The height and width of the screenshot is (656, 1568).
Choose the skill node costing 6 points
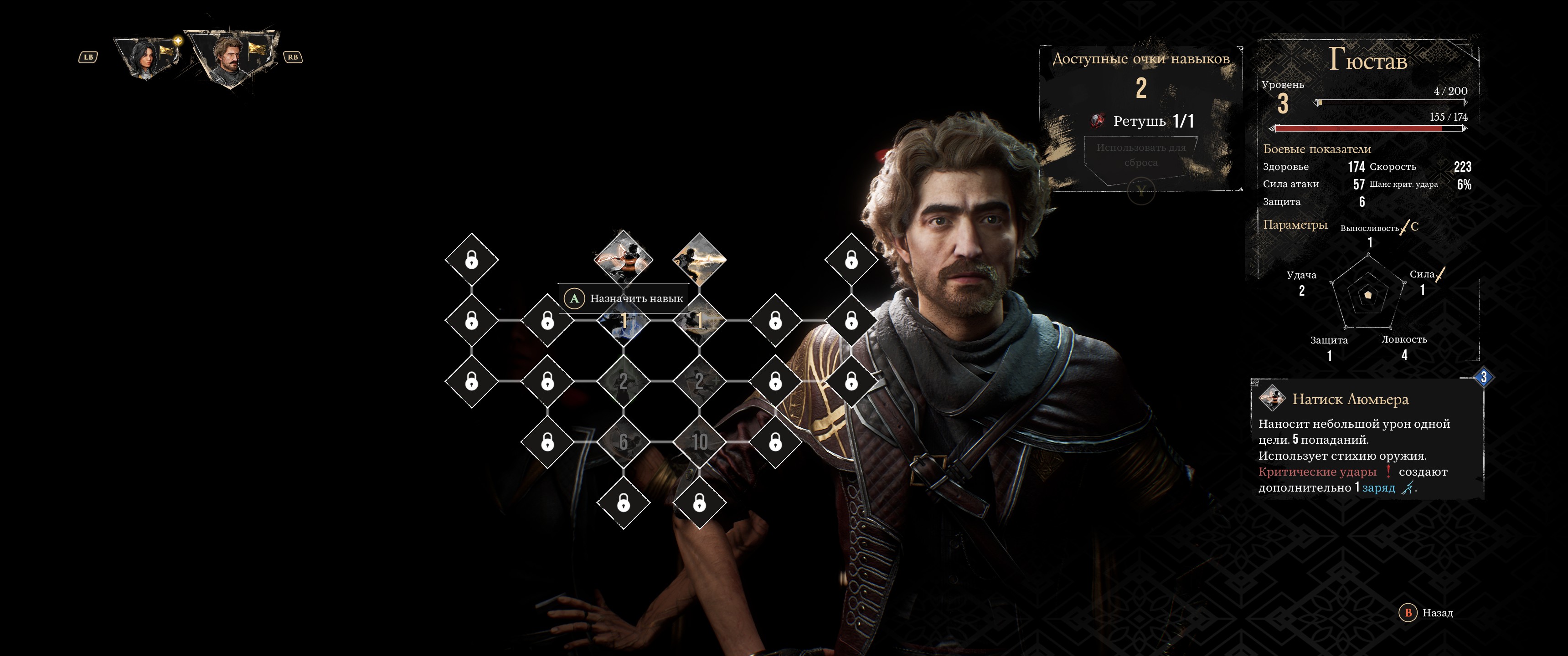pos(623,442)
